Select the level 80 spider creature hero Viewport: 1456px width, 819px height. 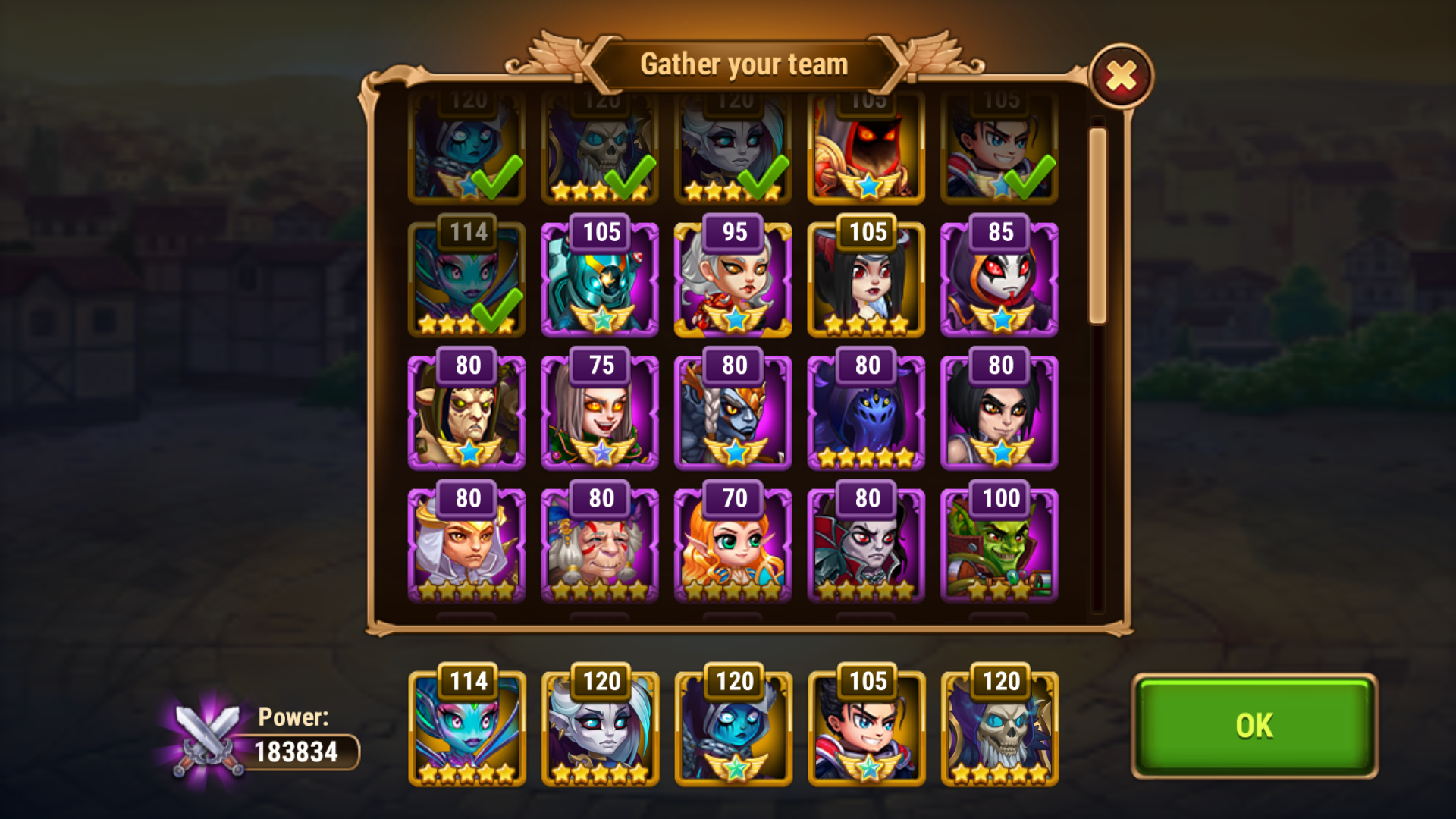[865, 413]
